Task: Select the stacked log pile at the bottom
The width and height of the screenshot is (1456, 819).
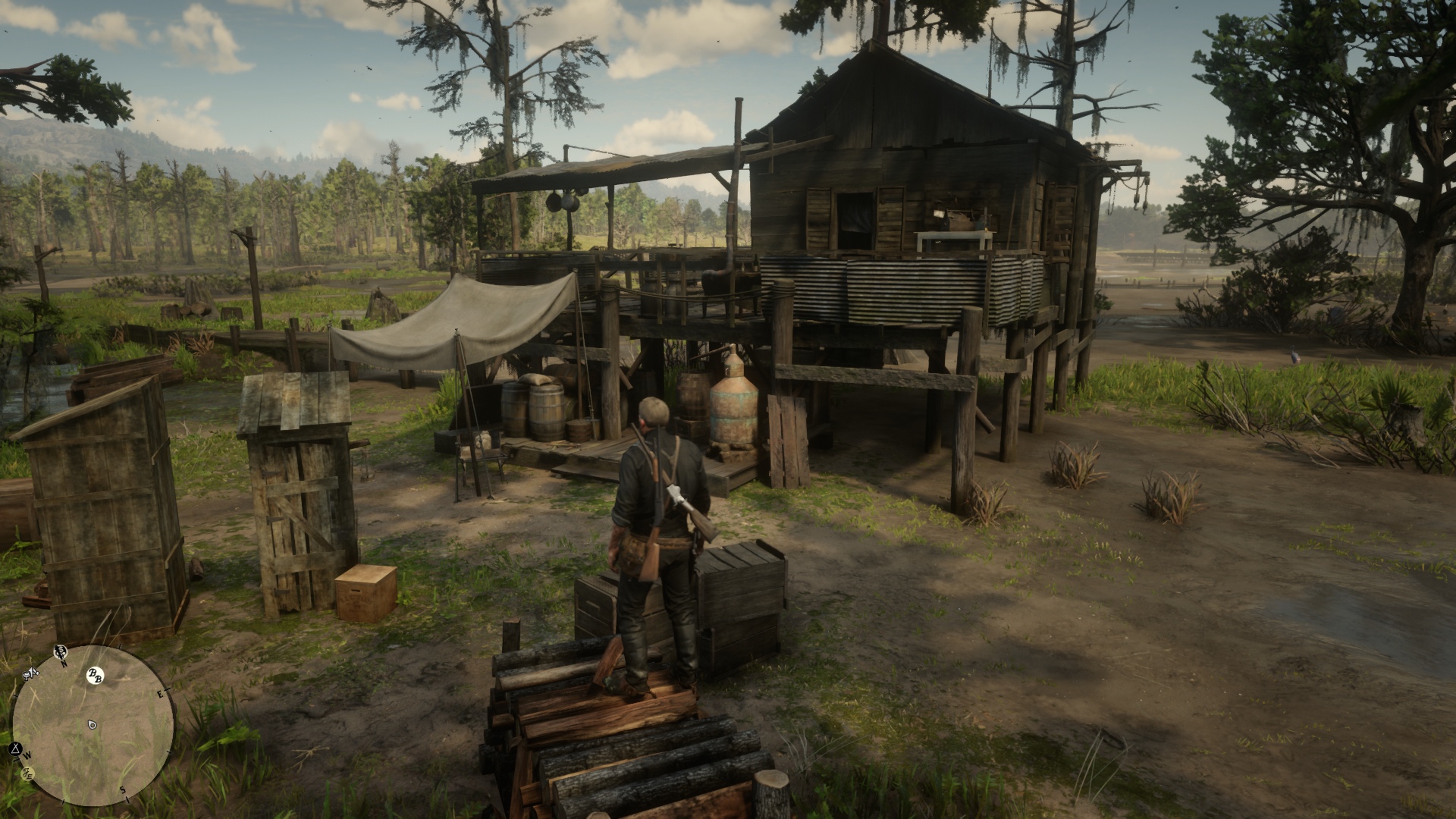Action: click(622, 751)
